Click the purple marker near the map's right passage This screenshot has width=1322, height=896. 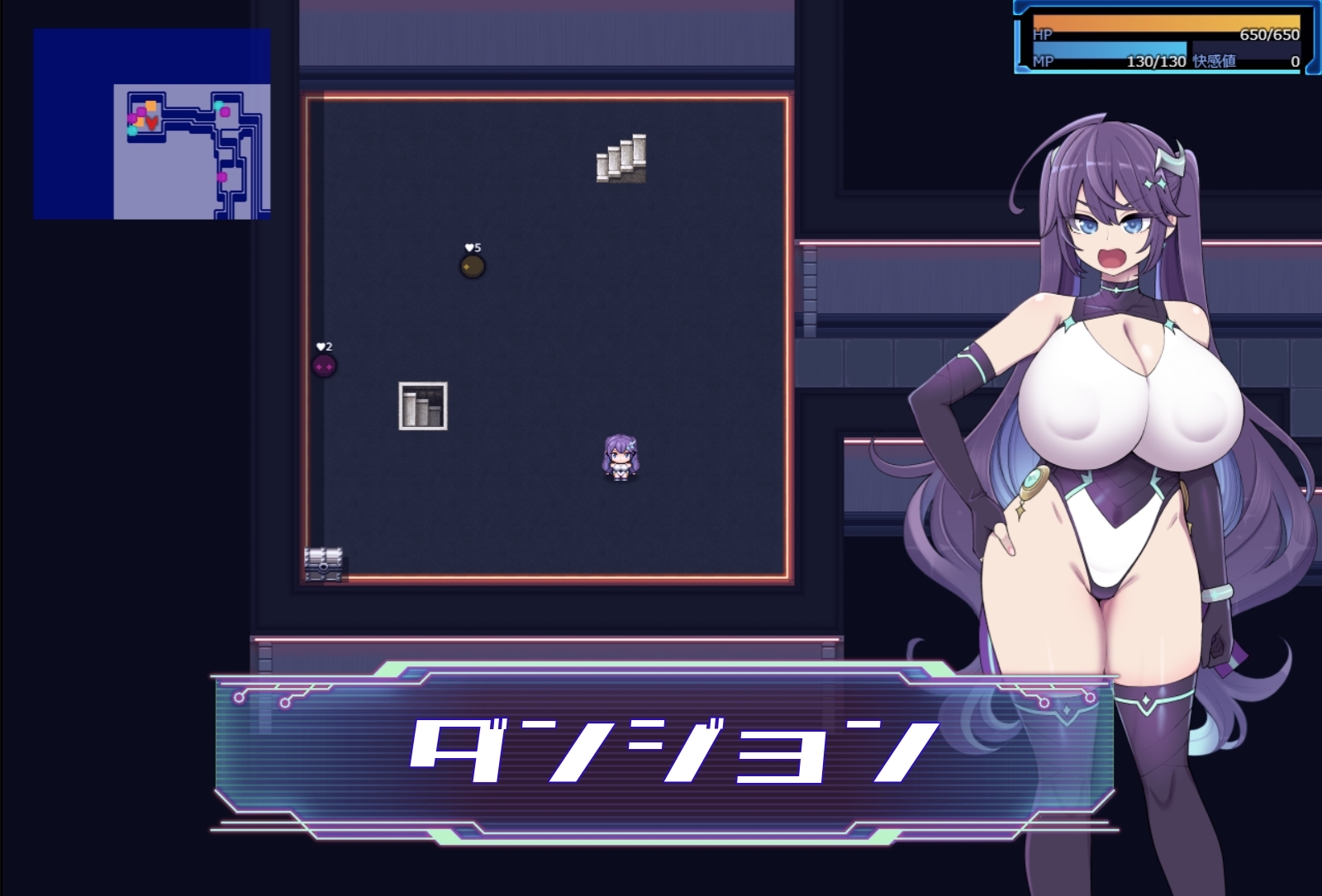222,177
